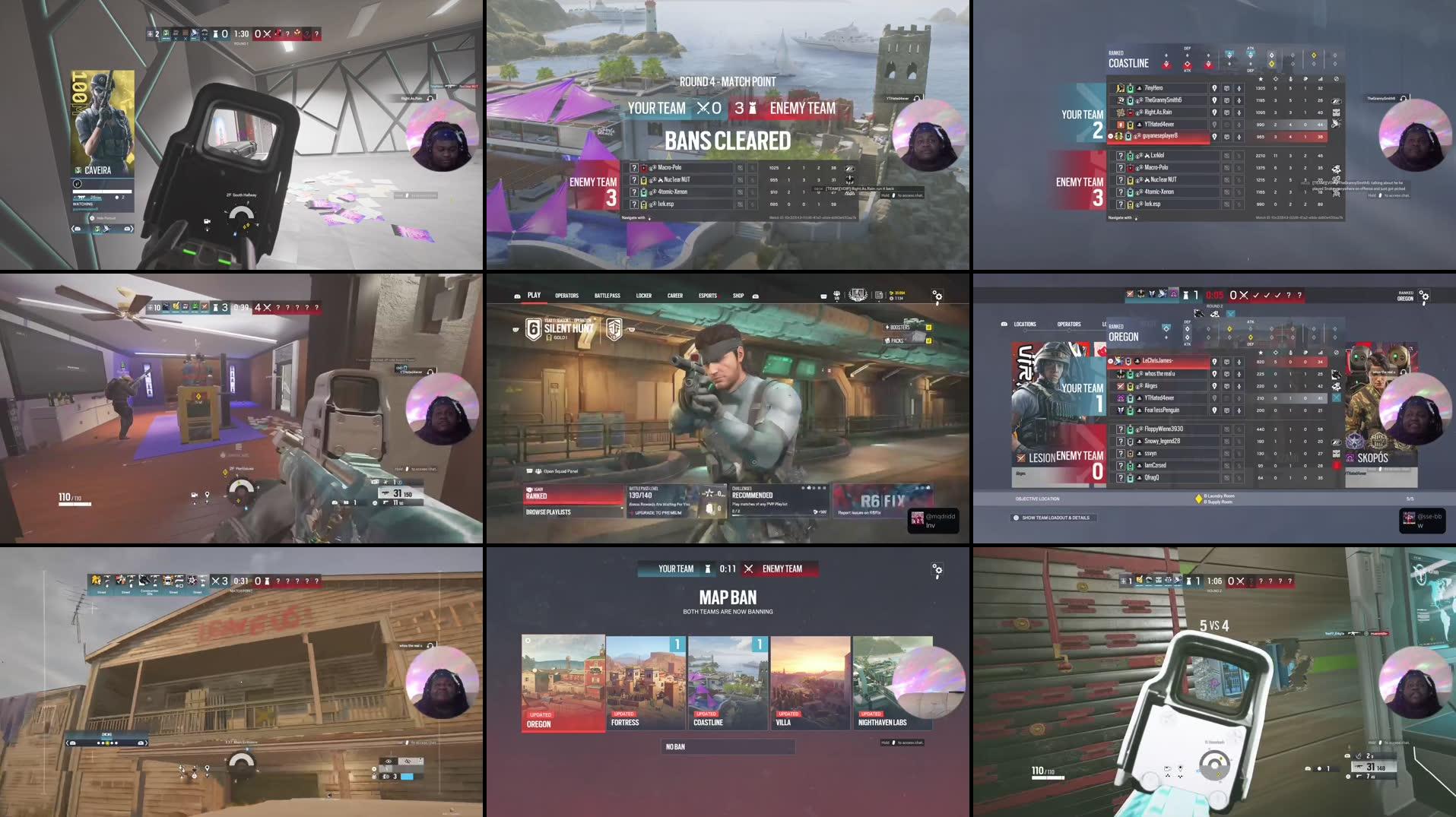Open the game settings gear in main menu
Image resolution: width=1456 pixels, height=817 pixels.
click(937, 296)
